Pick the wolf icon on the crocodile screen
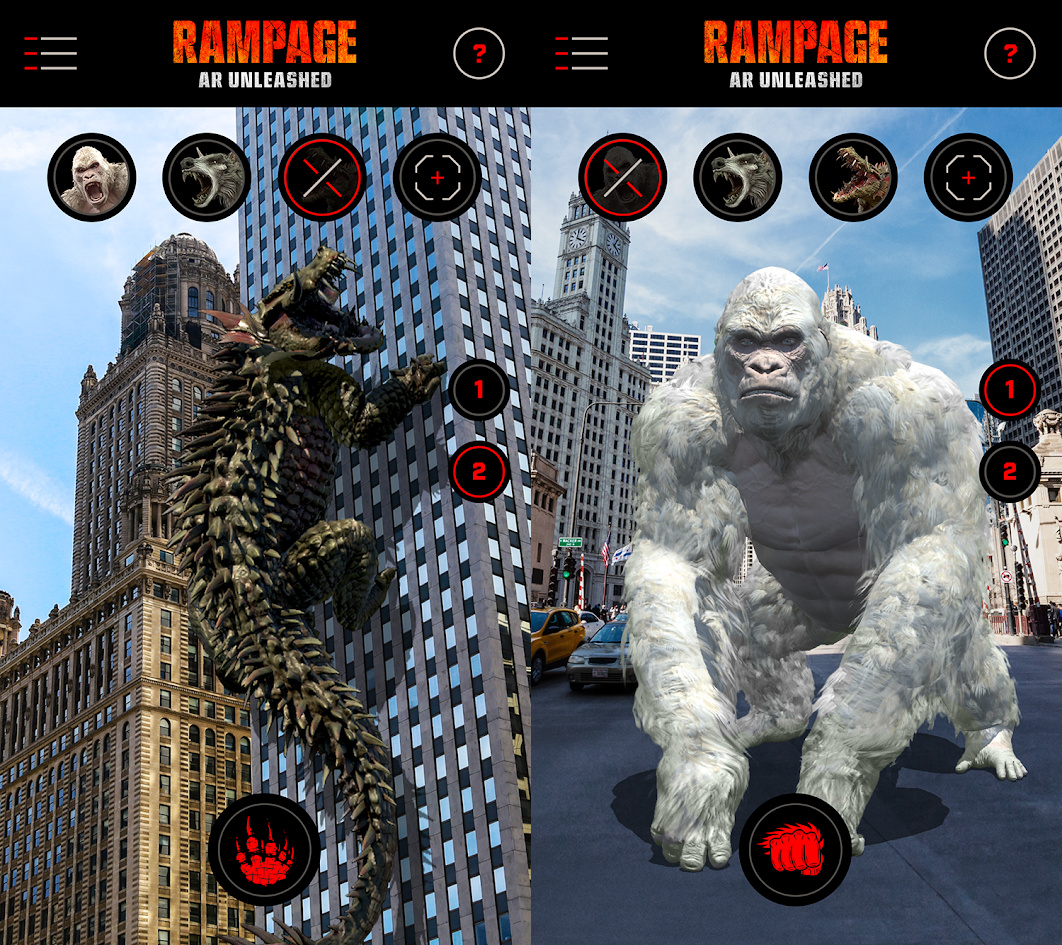This screenshot has width=1062, height=945. pos(207,178)
